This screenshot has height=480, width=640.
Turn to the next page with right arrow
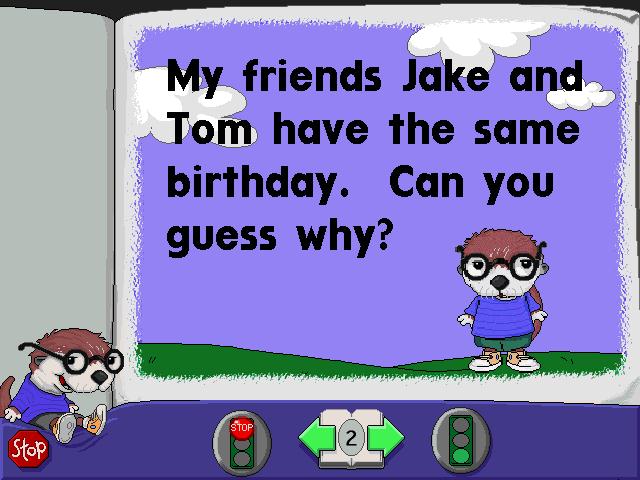386,437
